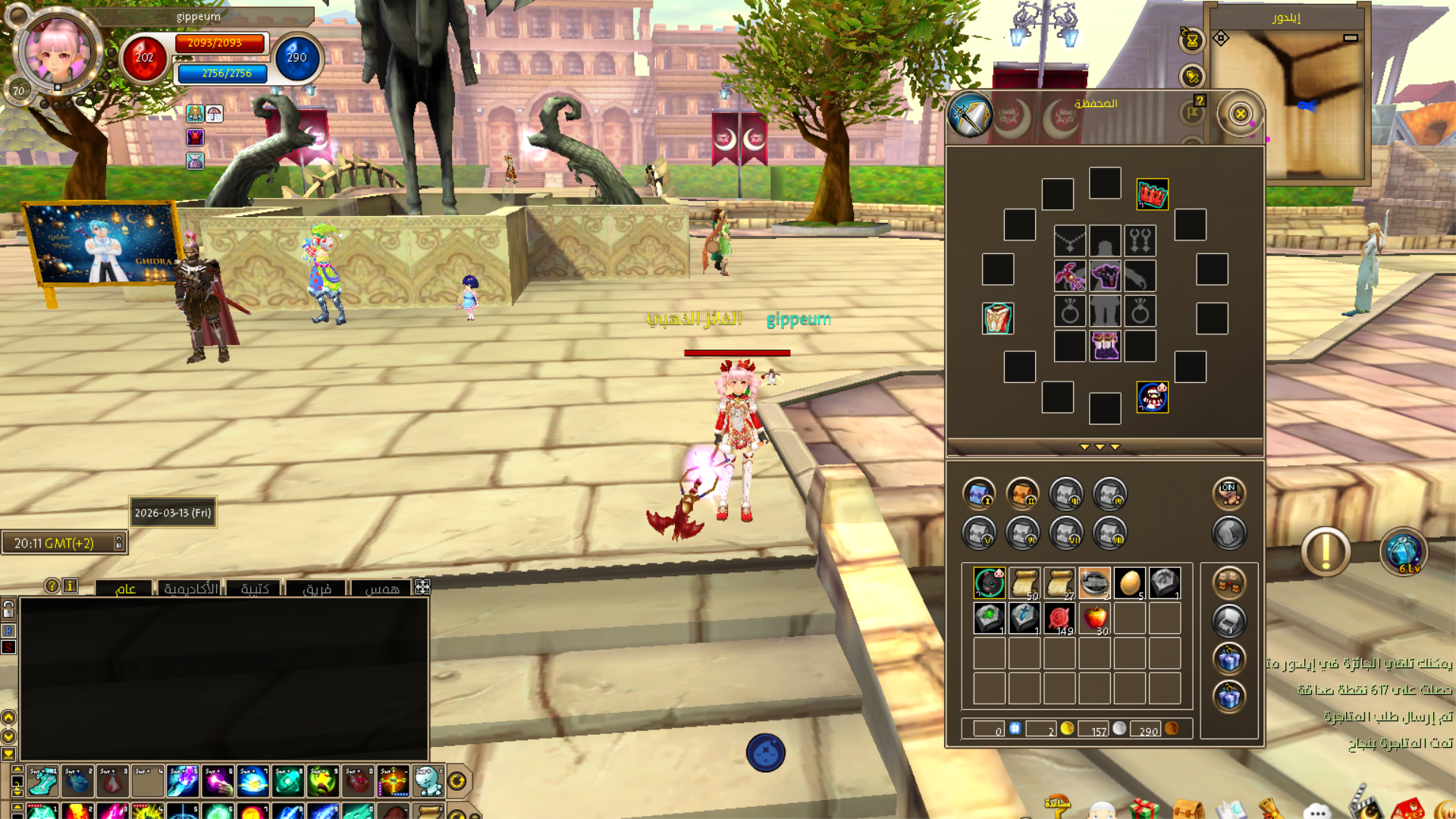1456x819 pixels.
Task: Toggle the ON pet auto-loot button
Action: [x=1228, y=494]
